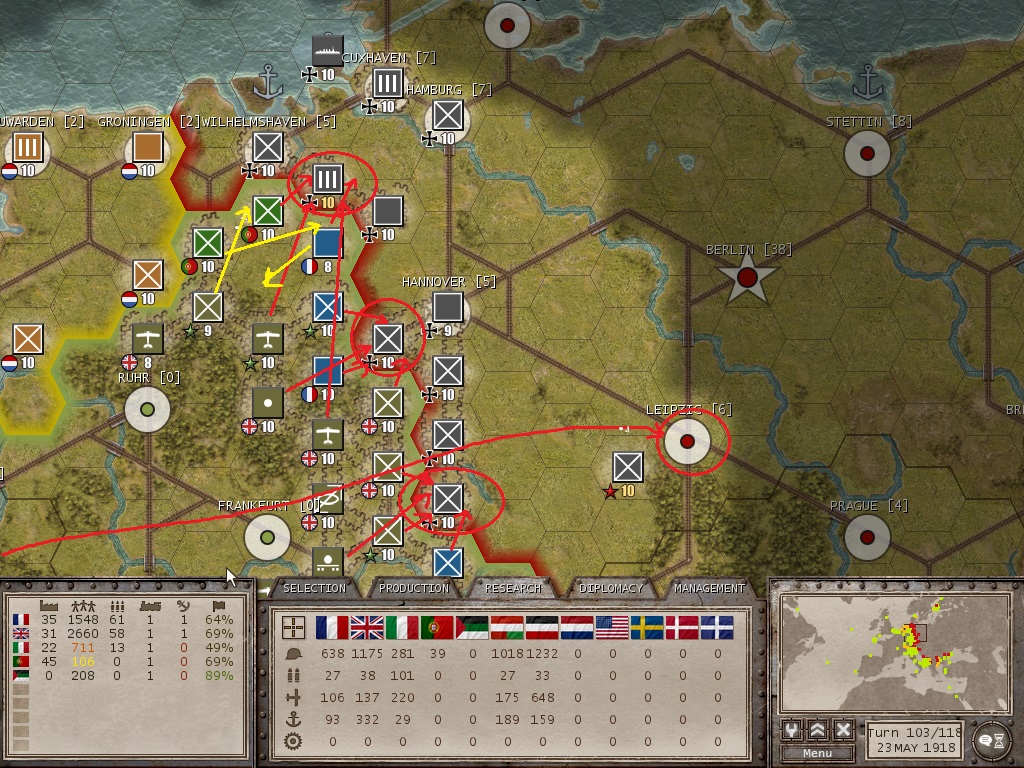The image size is (1024, 768).
Task: Select the Dutch unit at Groningen
Action: click(x=147, y=148)
